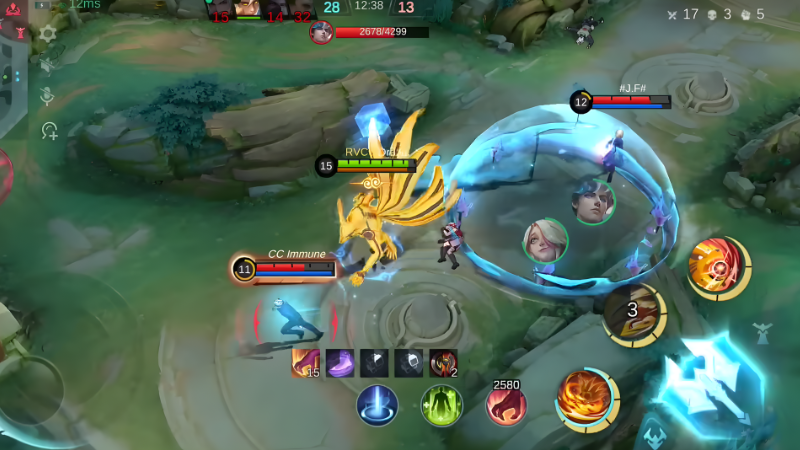This screenshot has width=800, height=450.
Task: Use the red claw spell marked 2580
Action: (x=506, y=405)
